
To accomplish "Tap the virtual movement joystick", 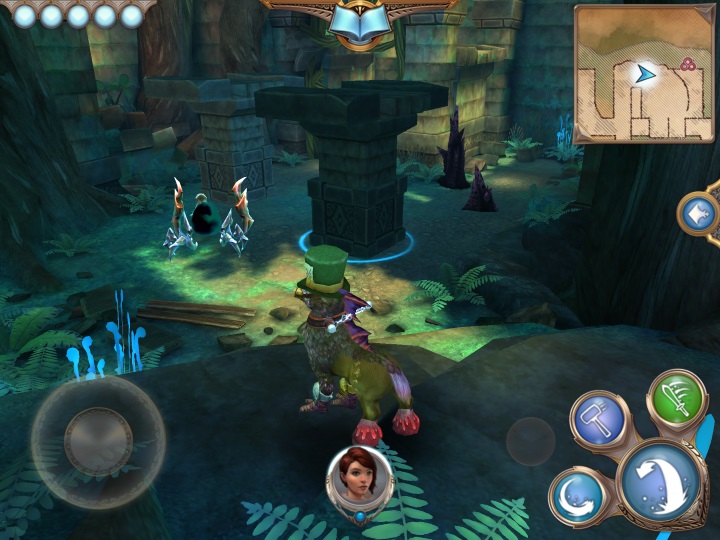I will pyautogui.click(x=98, y=441).
